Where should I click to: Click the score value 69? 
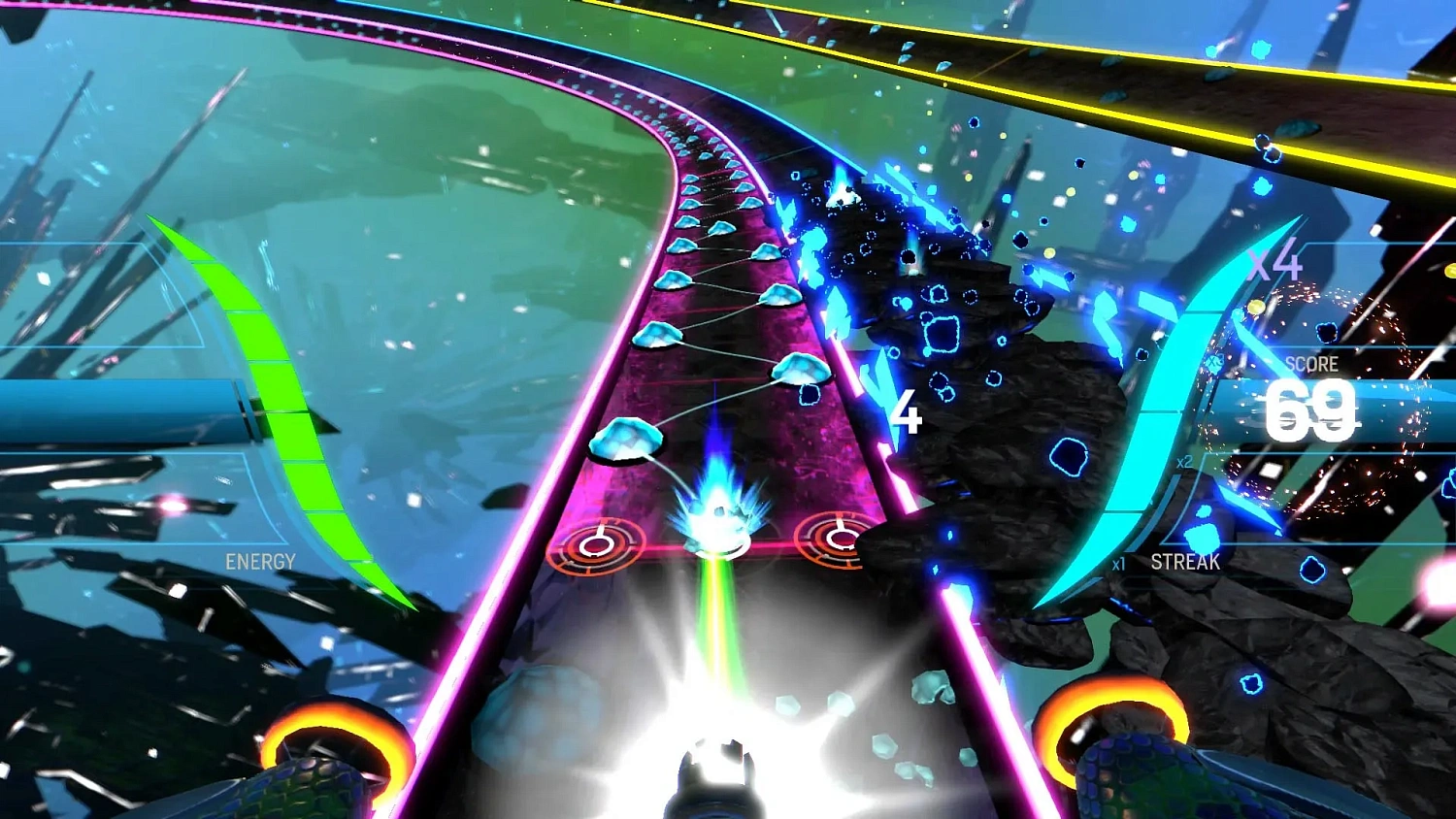(1312, 408)
